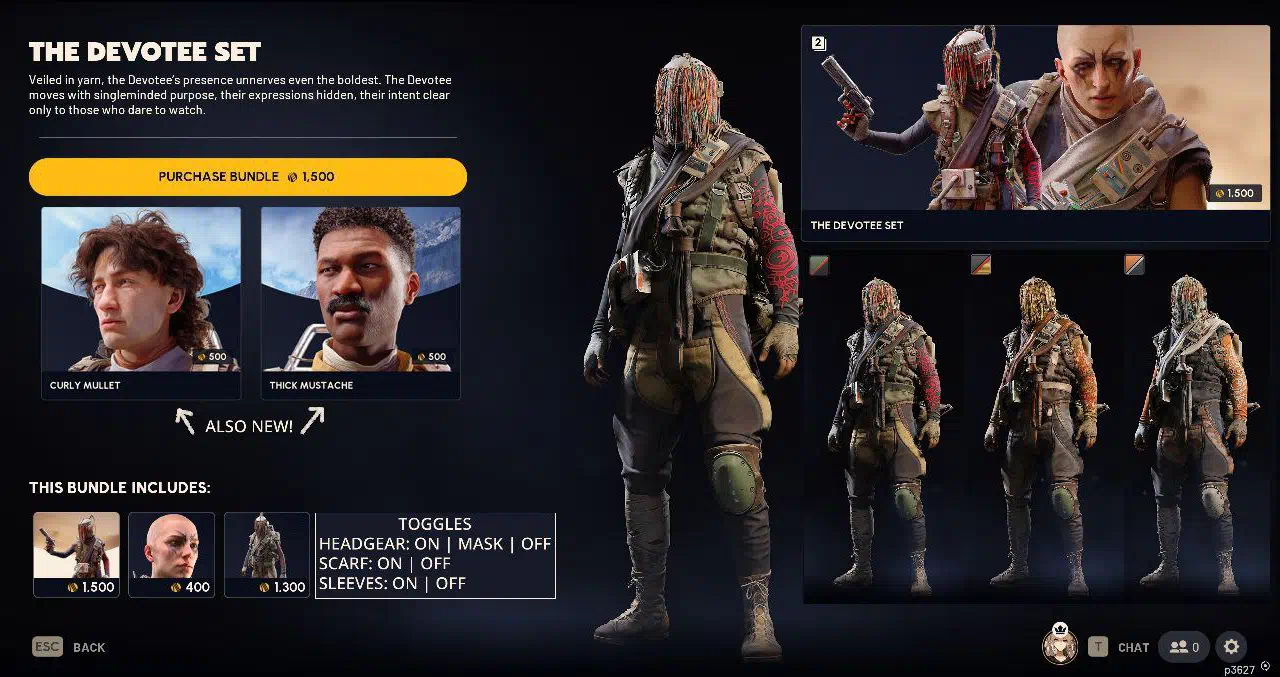Select the Curly Mullet hairstyle card
The width and height of the screenshot is (1280, 677).
tap(141, 300)
